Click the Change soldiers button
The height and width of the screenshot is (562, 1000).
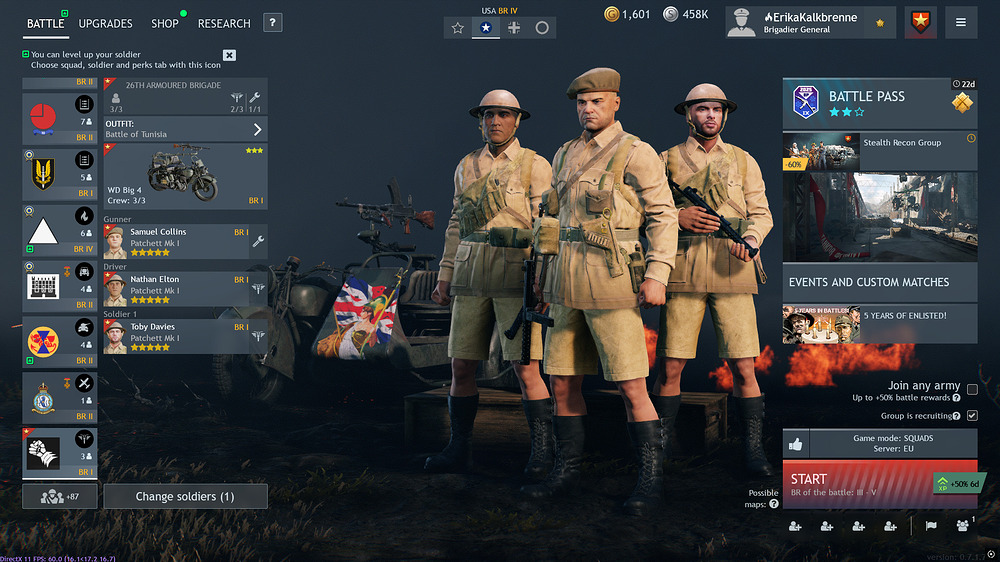[186, 496]
